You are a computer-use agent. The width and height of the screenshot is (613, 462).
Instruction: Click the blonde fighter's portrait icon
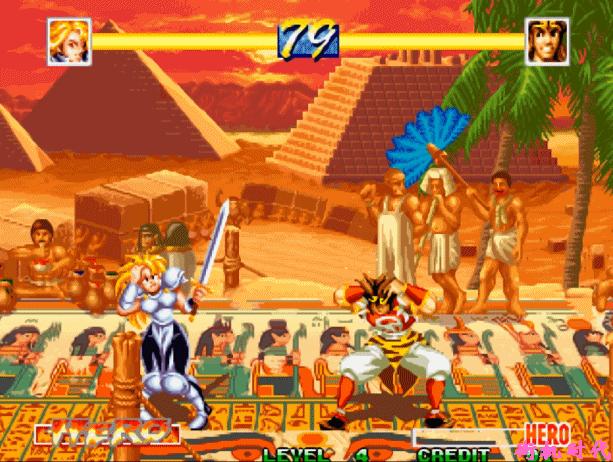69,42
